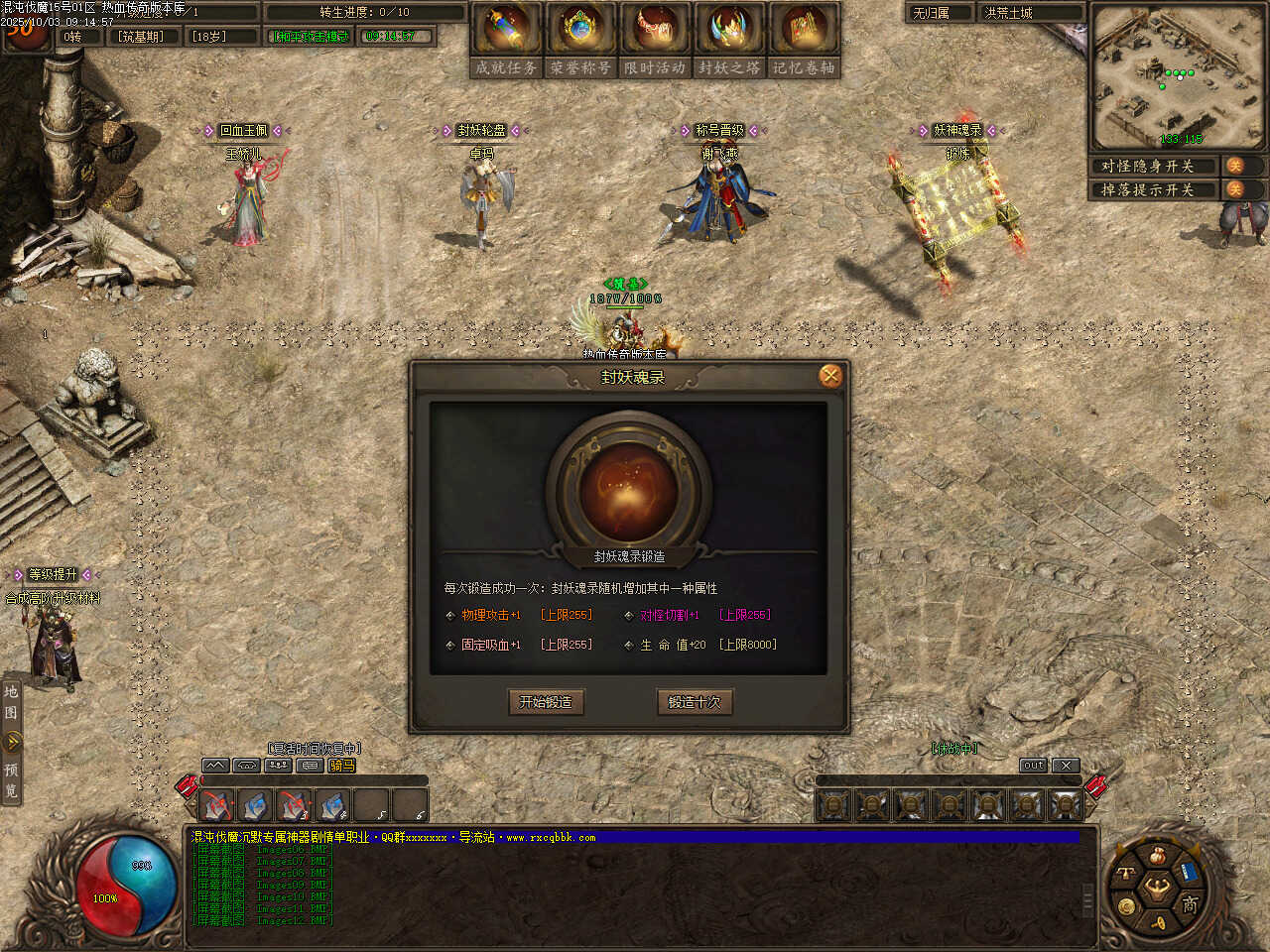Toggle the 骑马 mount button
Viewport: 1270px width, 952px height.
(342, 766)
